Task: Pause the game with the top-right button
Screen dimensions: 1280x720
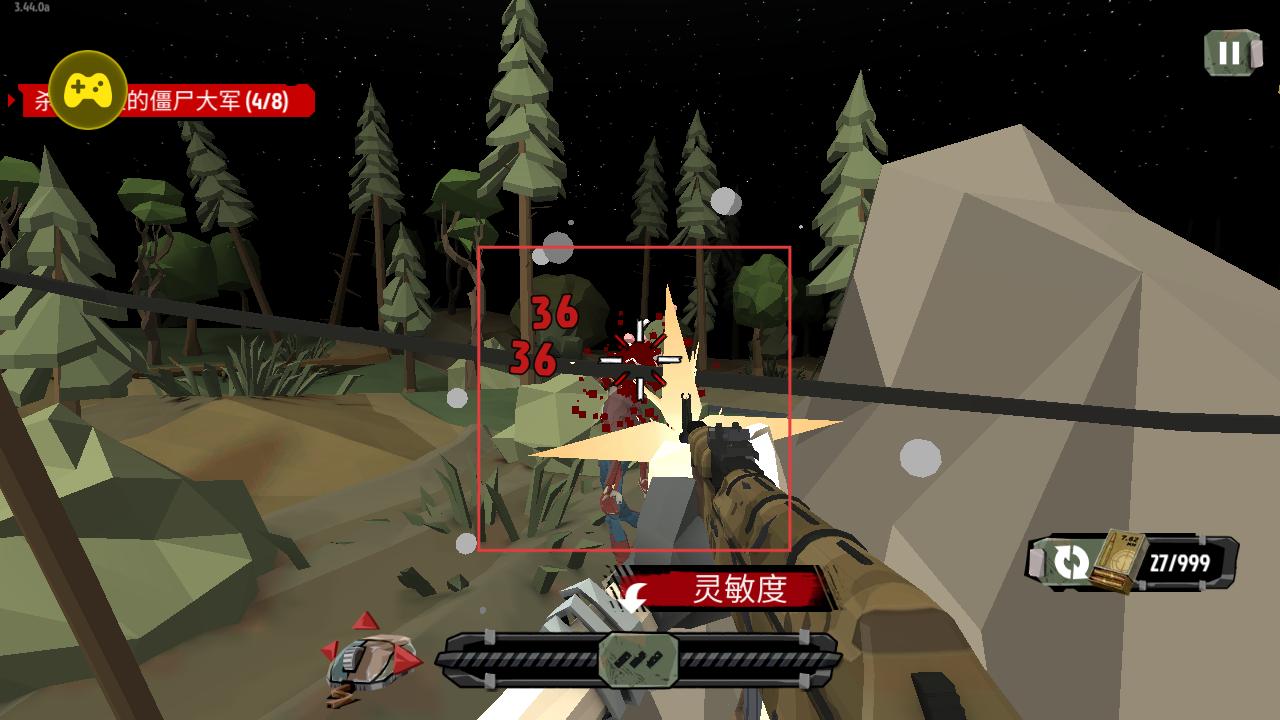Action: click(1230, 53)
